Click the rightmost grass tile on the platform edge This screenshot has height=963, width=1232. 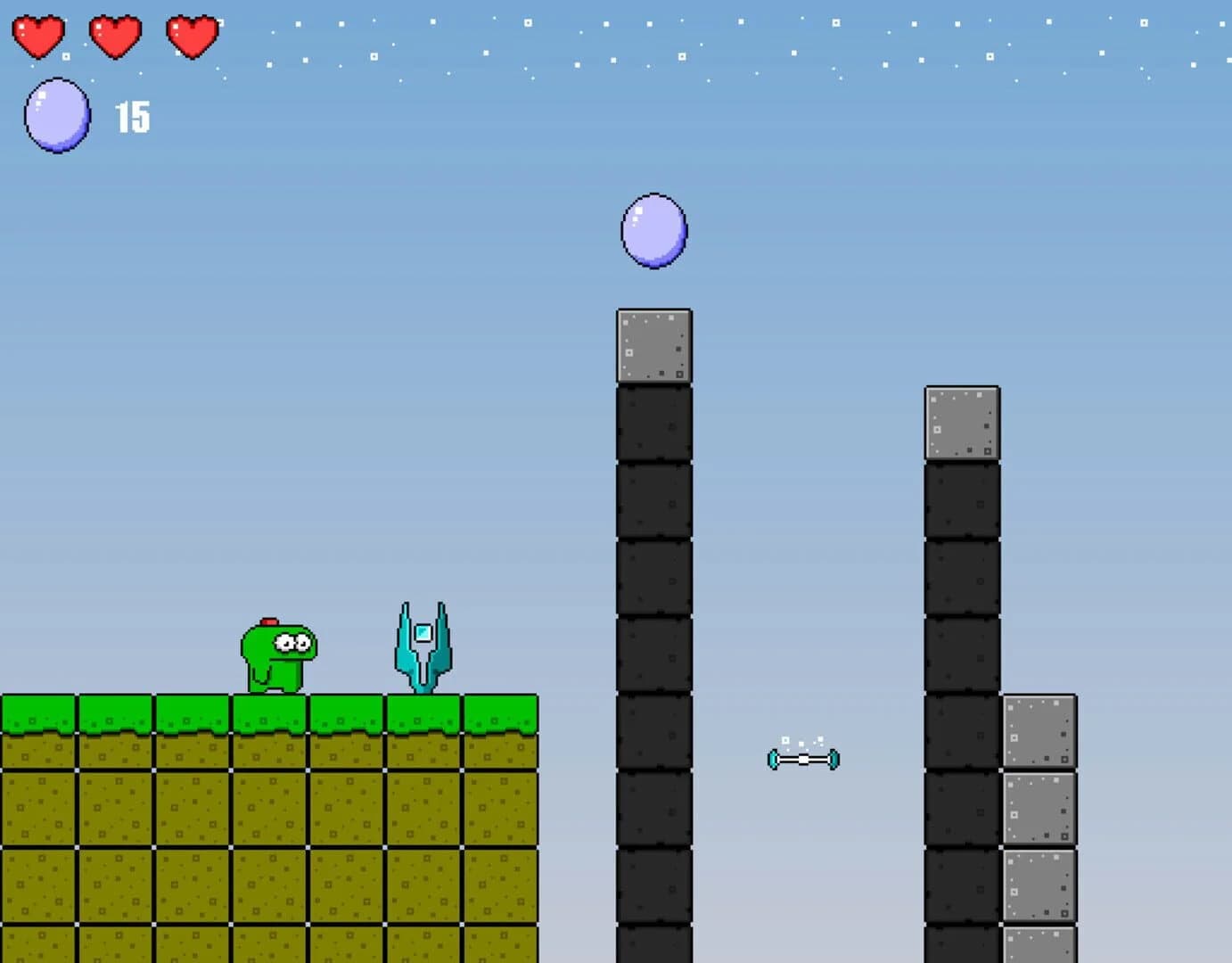499,712
